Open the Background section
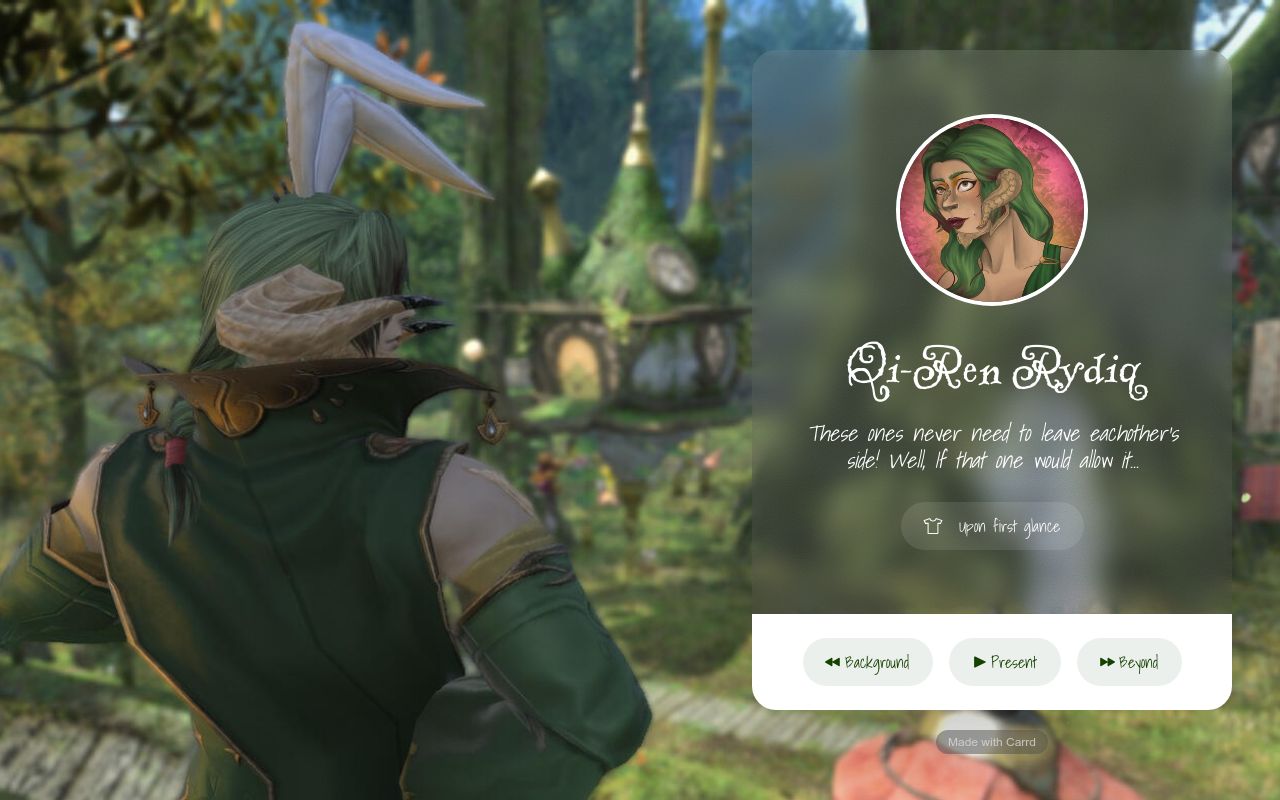1280x800 pixels. [867, 662]
